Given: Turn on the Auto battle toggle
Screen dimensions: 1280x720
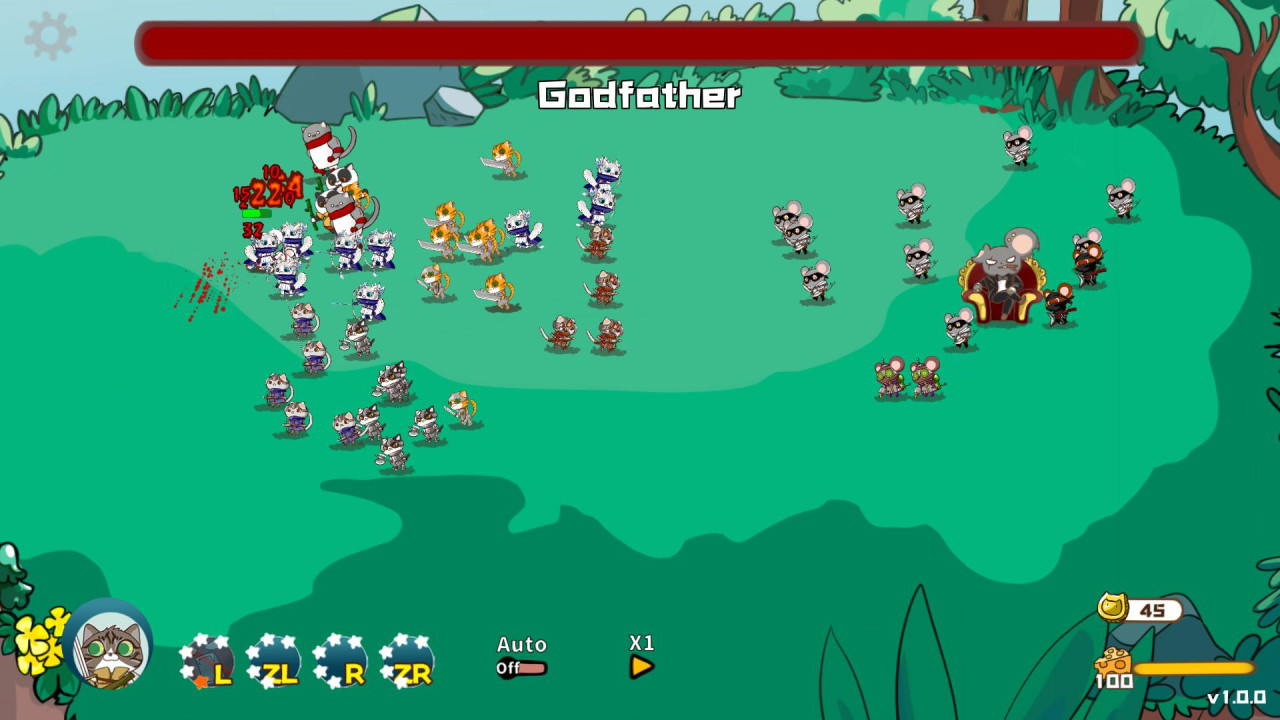Looking at the screenshot, I should pyautogui.click(x=521, y=645).
